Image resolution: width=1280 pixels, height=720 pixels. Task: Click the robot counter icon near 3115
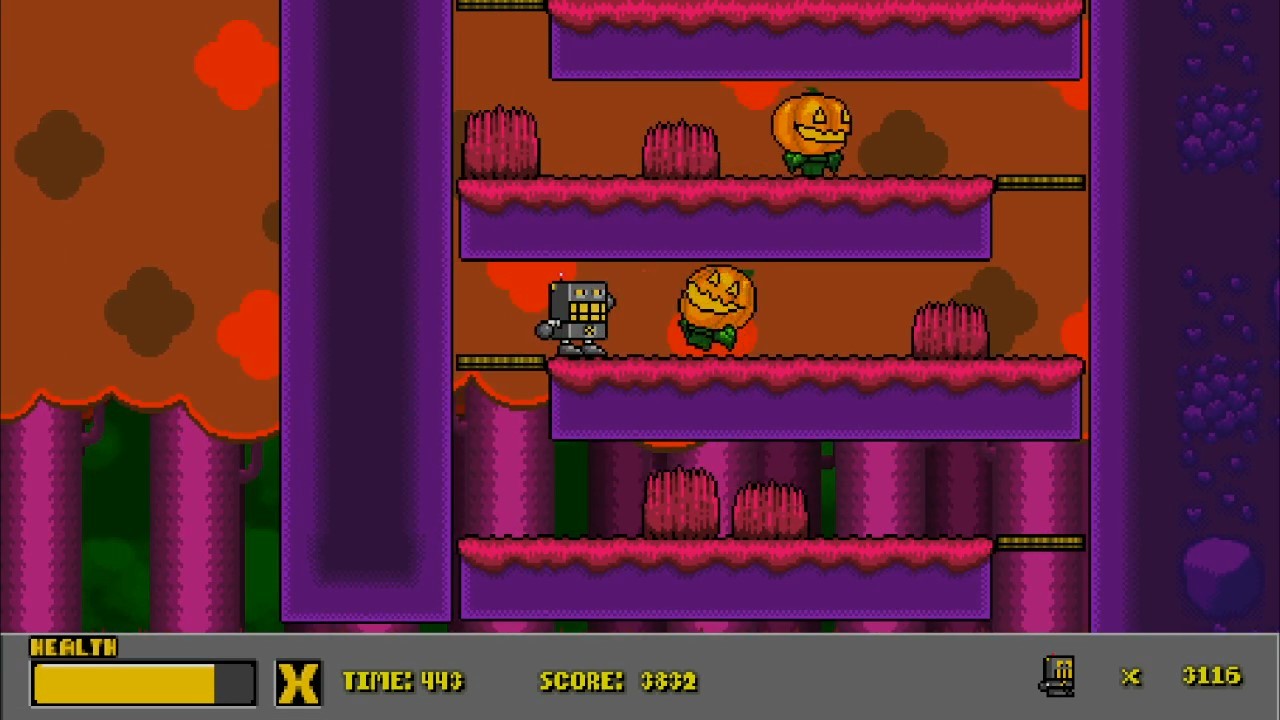[1059, 676]
